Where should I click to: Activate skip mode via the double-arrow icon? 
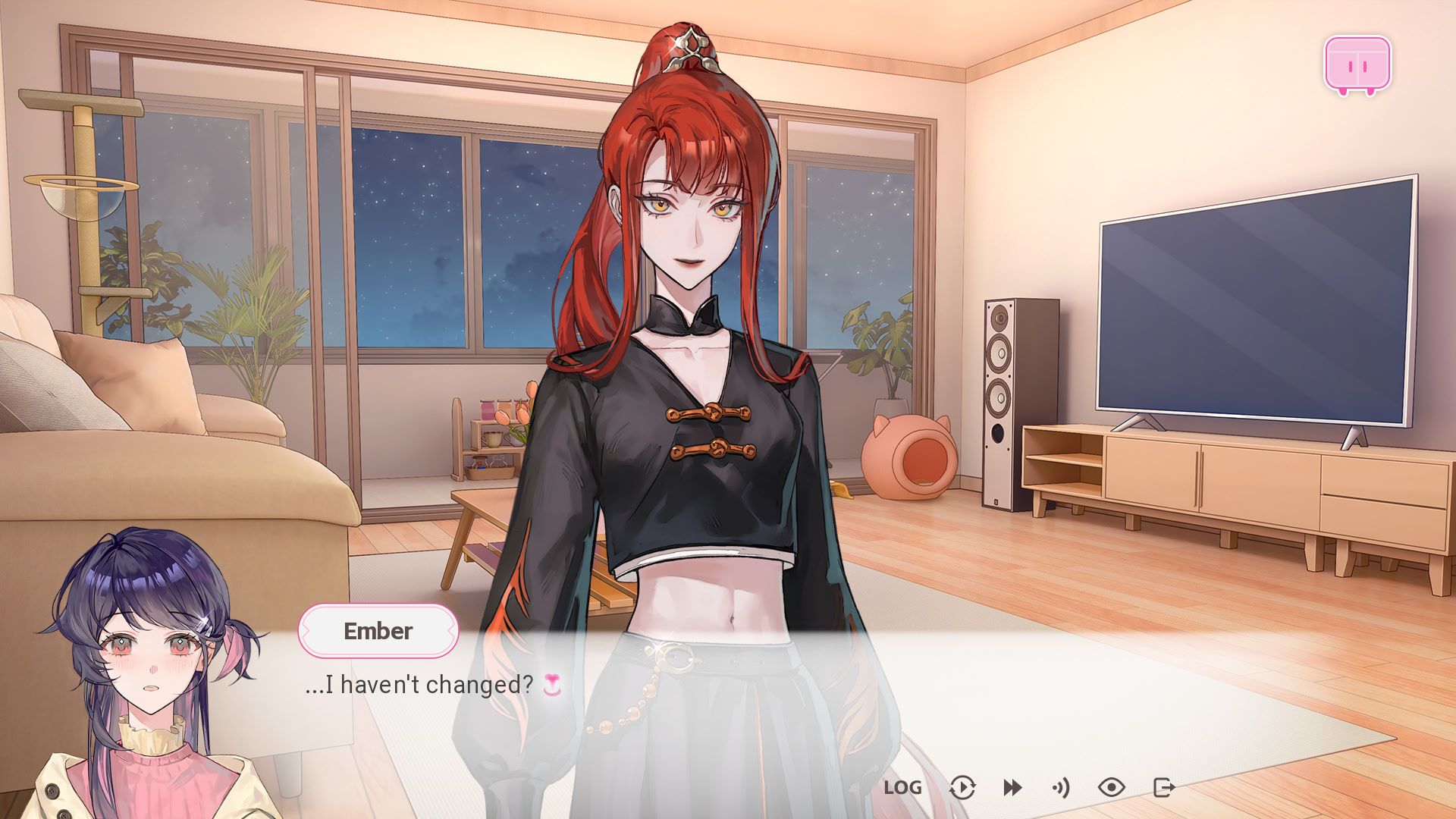pyautogui.click(x=1012, y=788)
